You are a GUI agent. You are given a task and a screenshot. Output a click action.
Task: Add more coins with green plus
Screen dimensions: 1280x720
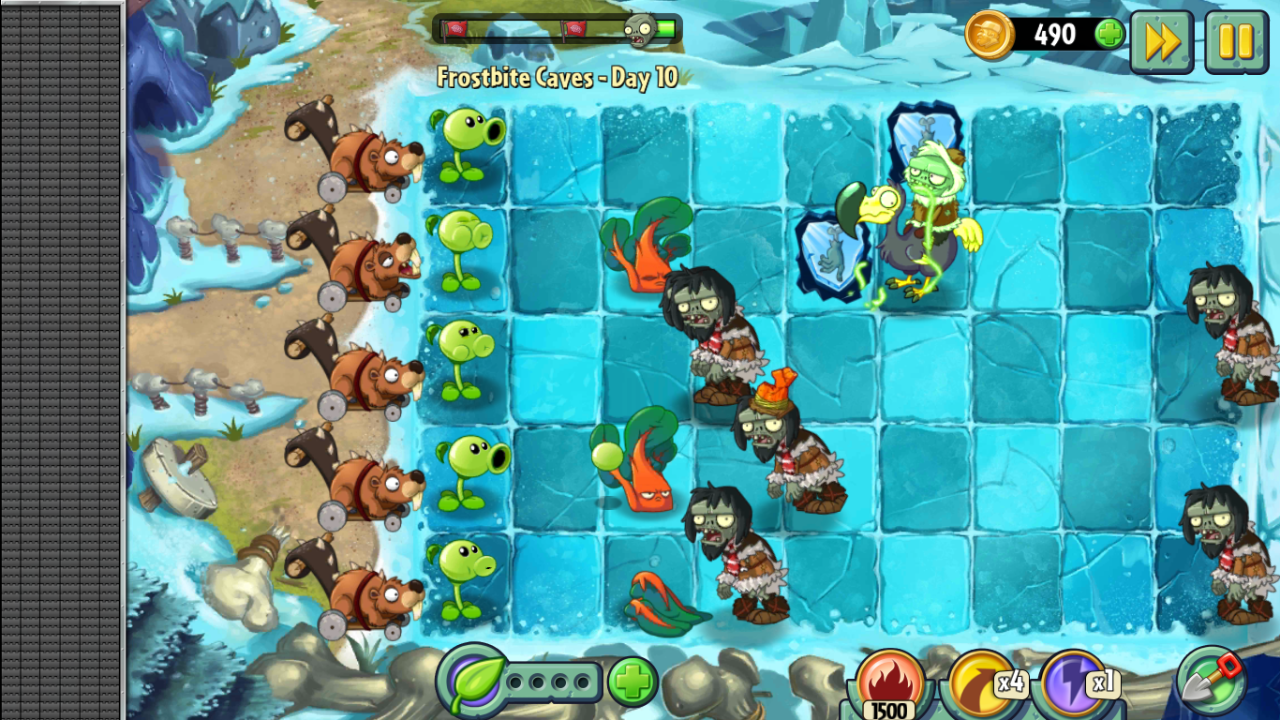click(1109, 35)
